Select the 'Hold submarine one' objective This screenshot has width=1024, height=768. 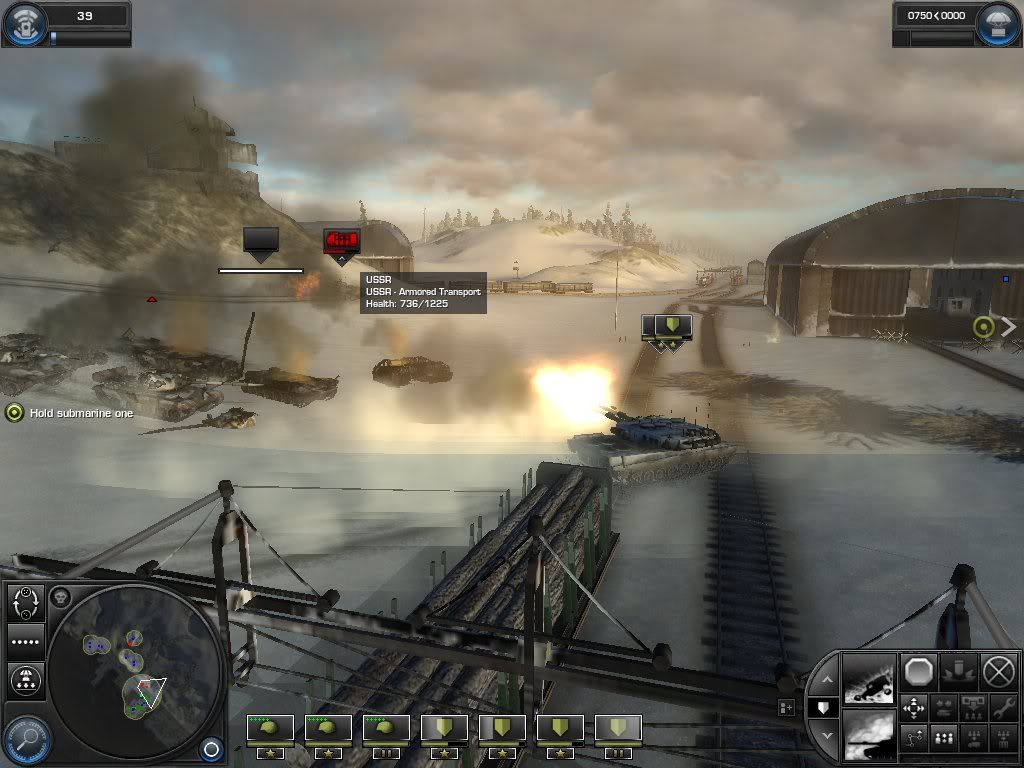click(14, 412)
